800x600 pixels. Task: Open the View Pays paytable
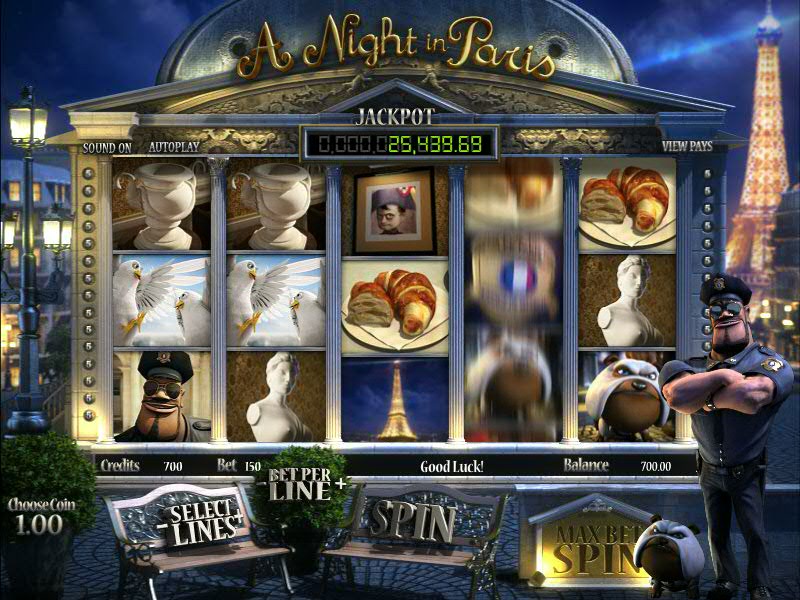coord(687,147)
